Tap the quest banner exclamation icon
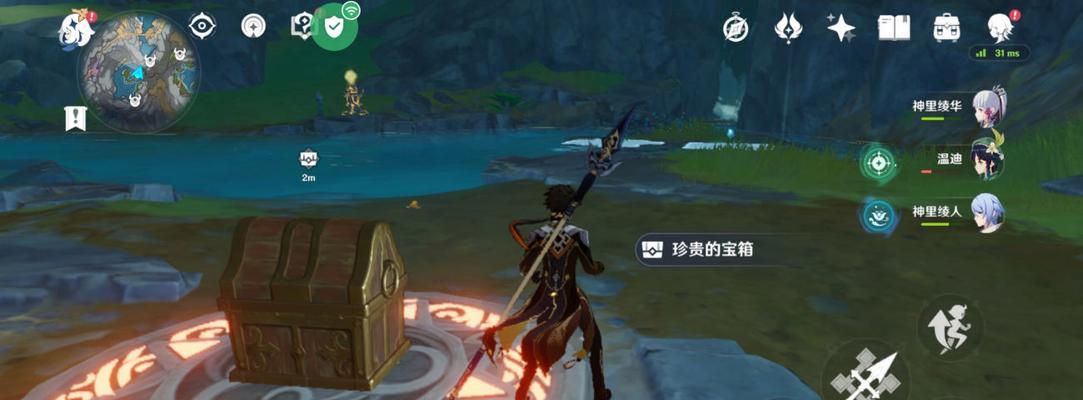The image size is (1083, 400). [74, 118]
